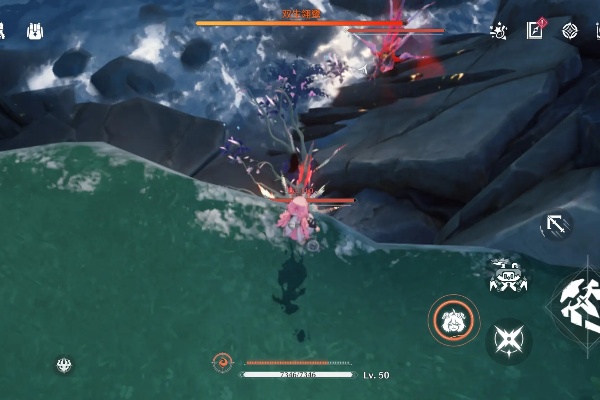Open the stars event icon
This screenshot has width=600, height=400.
(497, 31)
